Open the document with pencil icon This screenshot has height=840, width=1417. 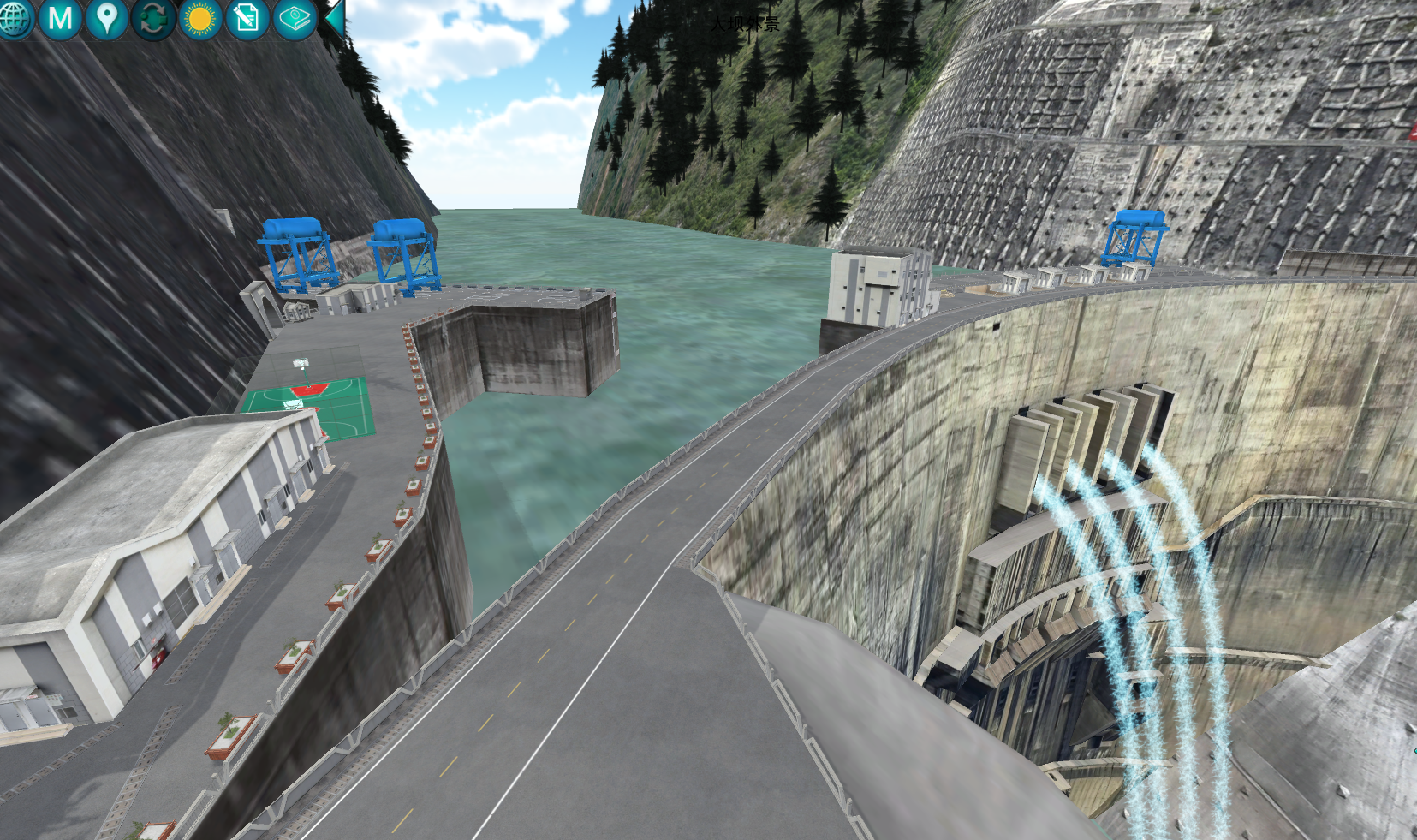(247, 18)
